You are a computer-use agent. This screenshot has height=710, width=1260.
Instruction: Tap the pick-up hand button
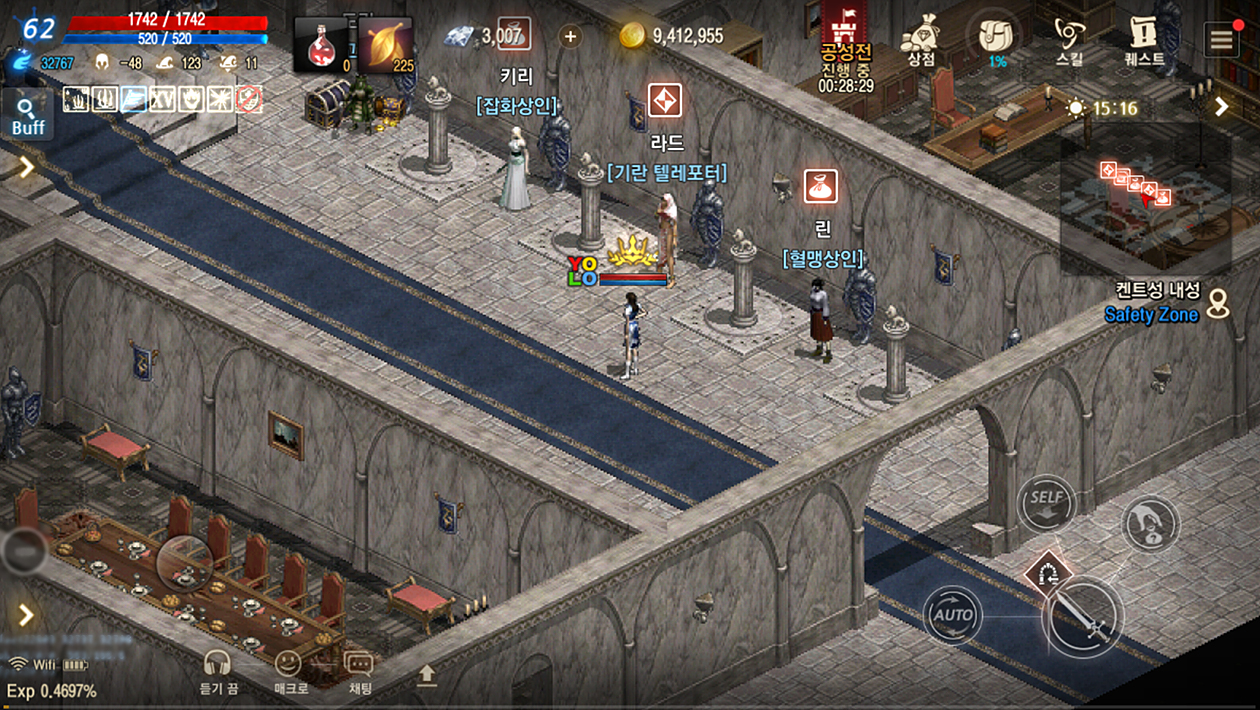tap(1150, 523)
